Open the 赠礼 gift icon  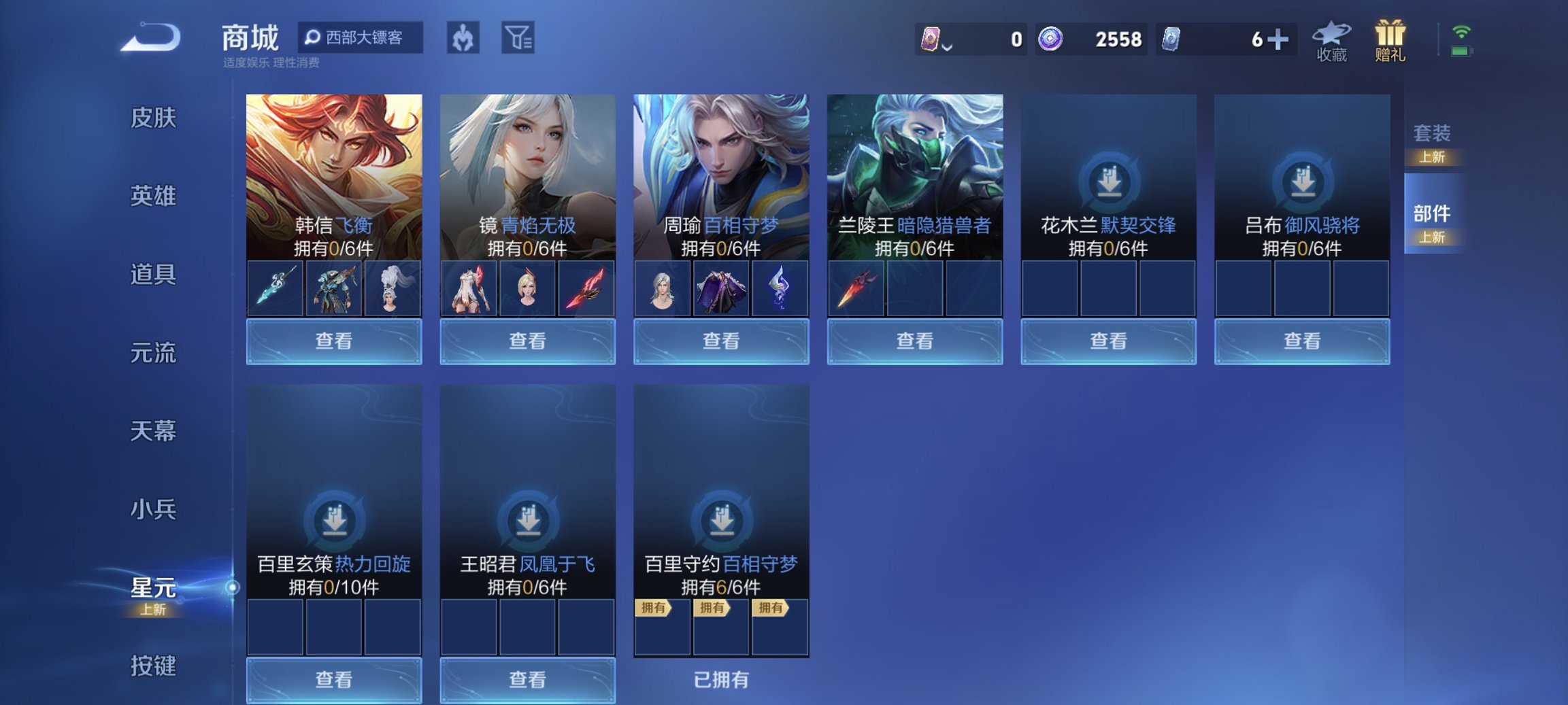tap(1390, 41)
